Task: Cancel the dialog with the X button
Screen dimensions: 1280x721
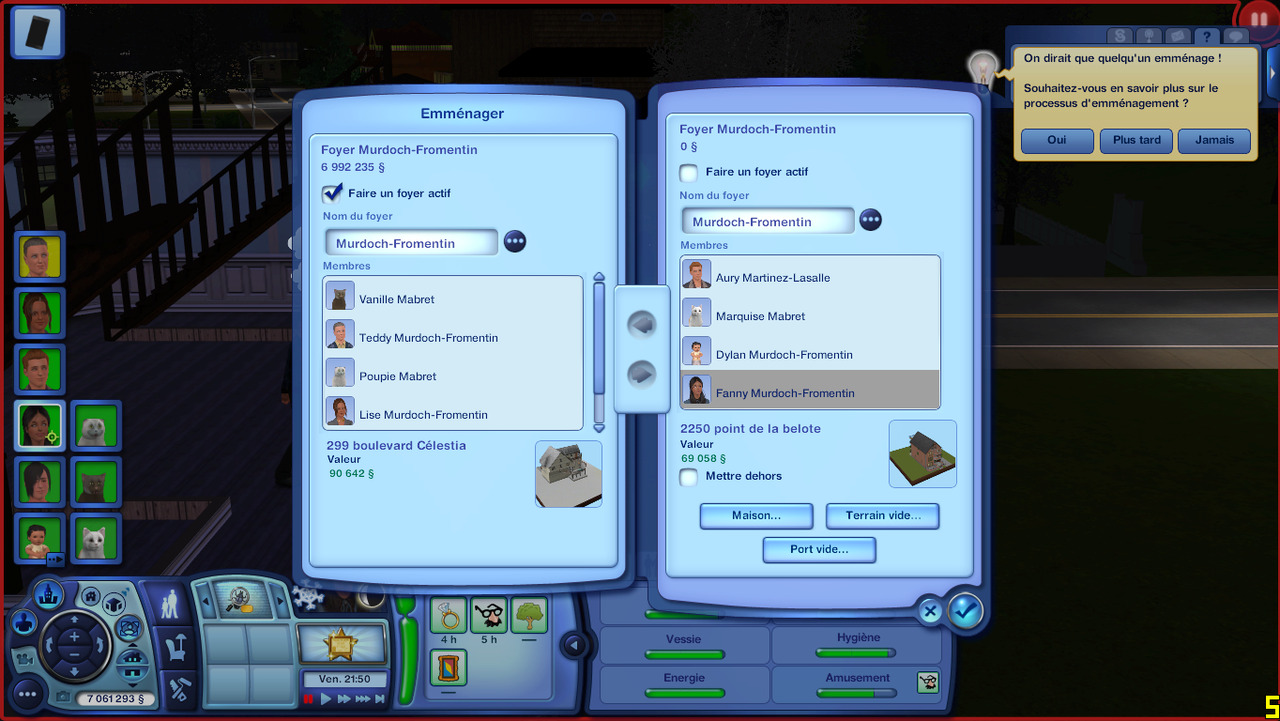Action: [930, 610]
